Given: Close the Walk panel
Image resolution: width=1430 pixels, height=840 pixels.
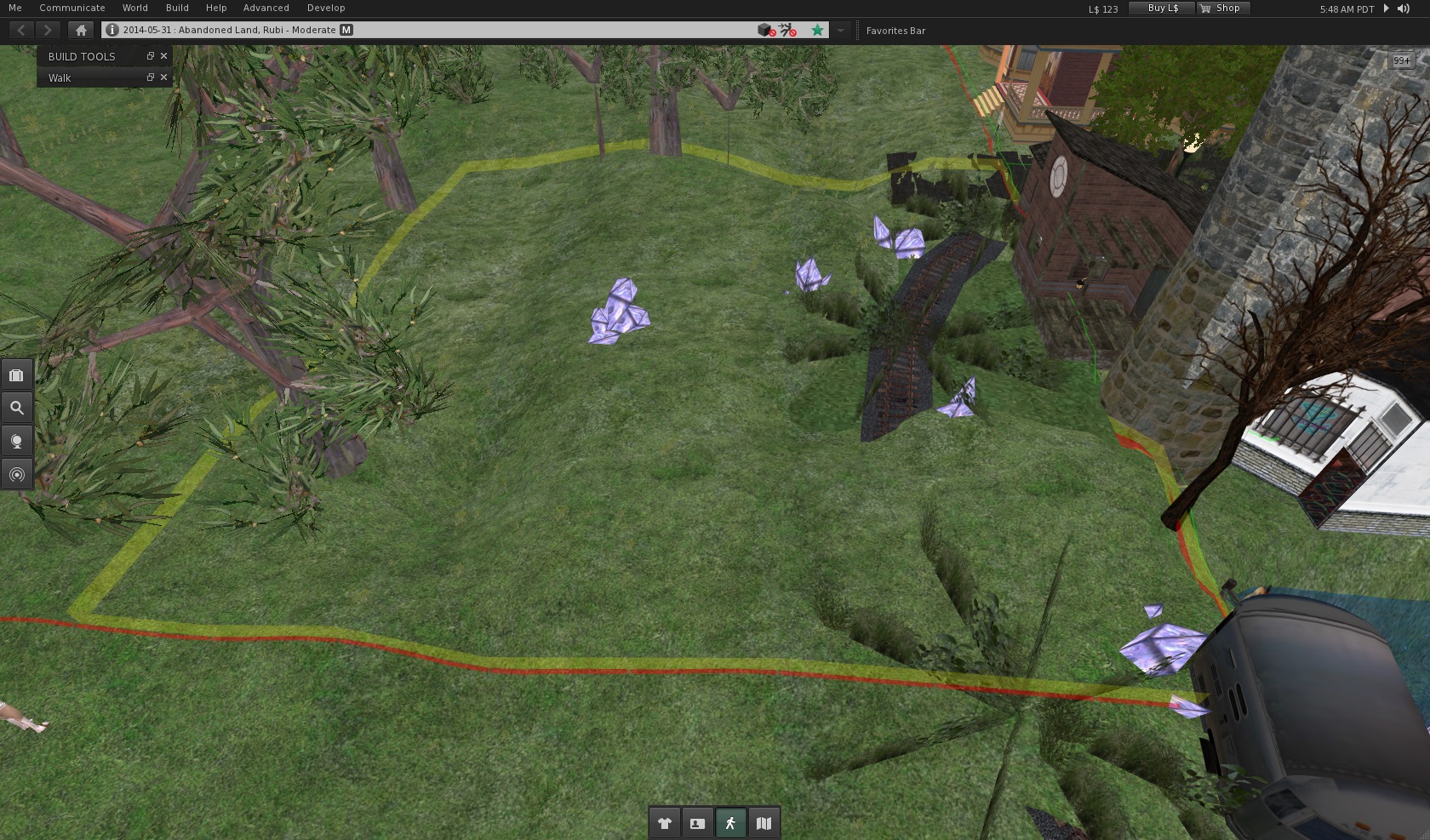Looking at the screenshot, I should point(164,77).
